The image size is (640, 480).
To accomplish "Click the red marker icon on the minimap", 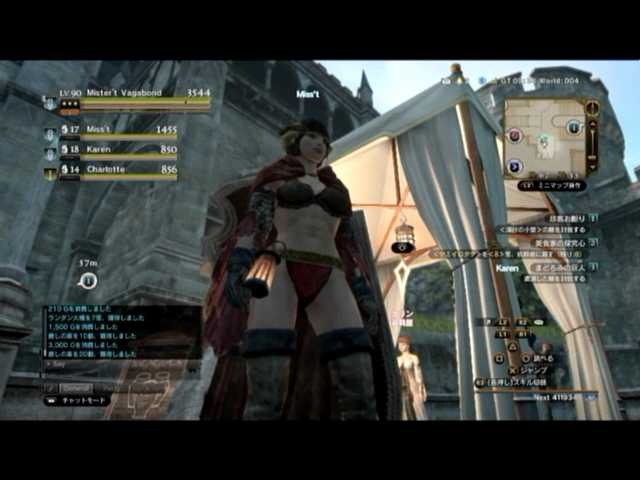I will [x=514, y=135].
